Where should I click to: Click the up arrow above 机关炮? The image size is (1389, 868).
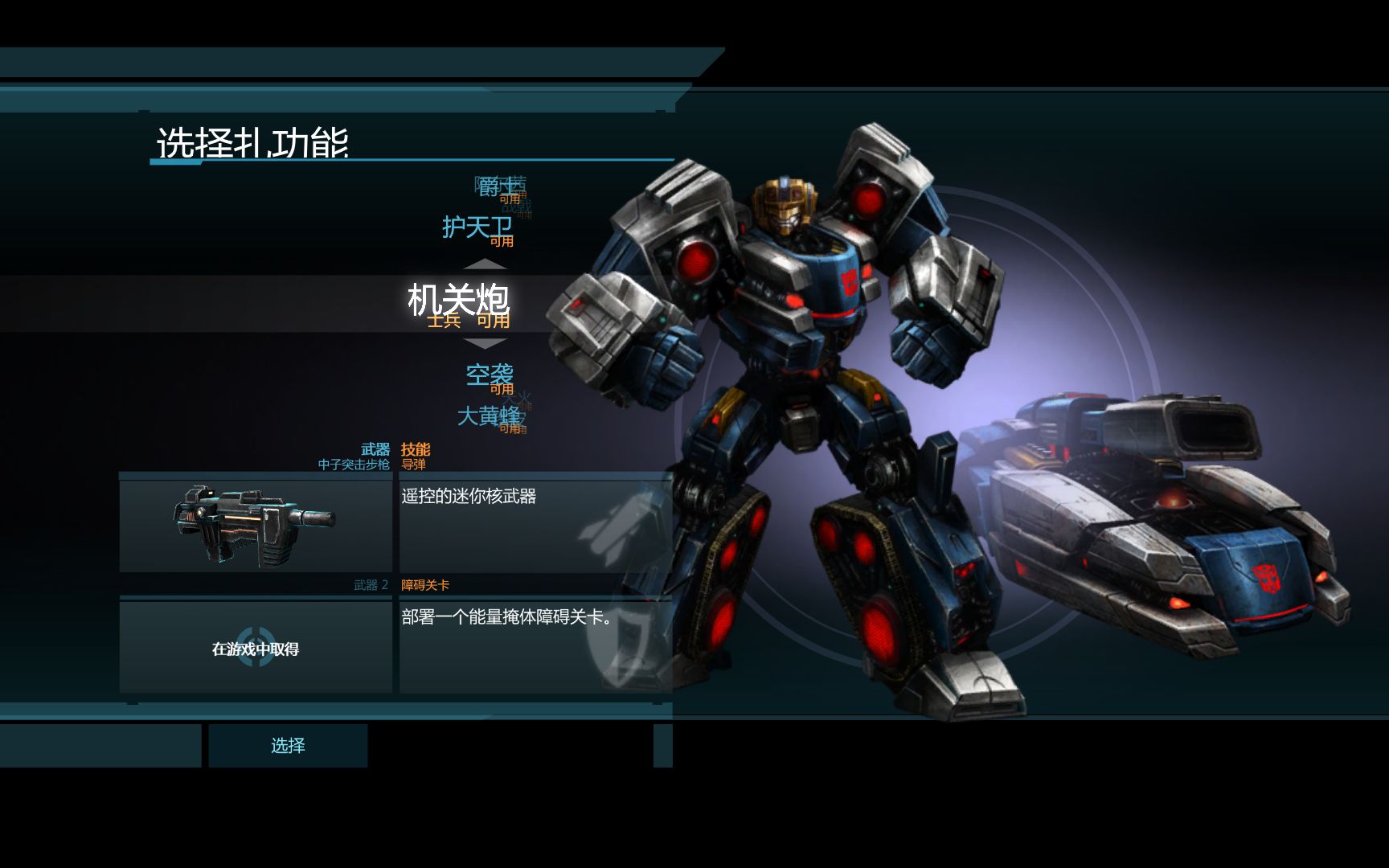486,264
